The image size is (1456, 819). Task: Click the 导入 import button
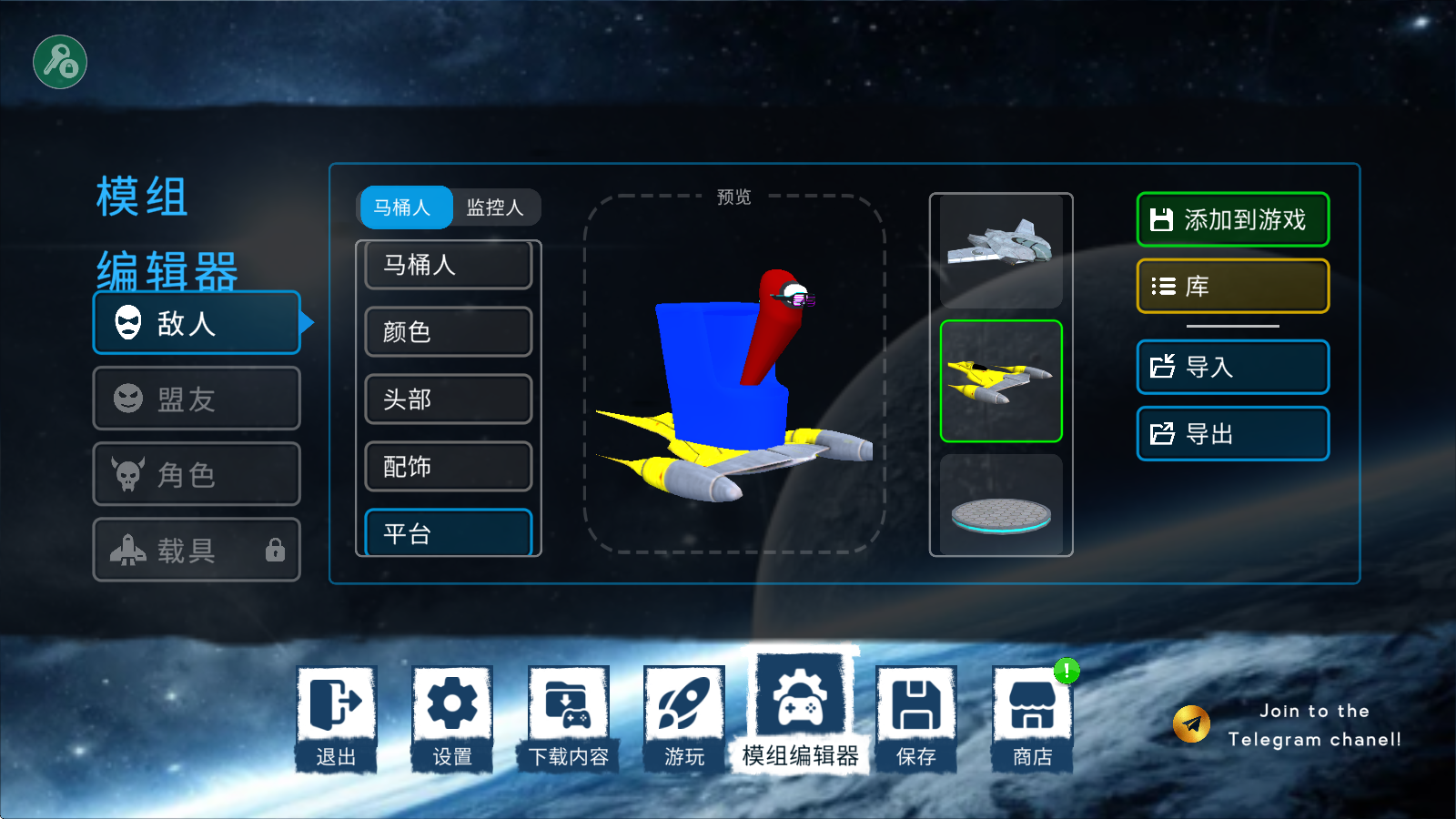[x=1232, y=367]
